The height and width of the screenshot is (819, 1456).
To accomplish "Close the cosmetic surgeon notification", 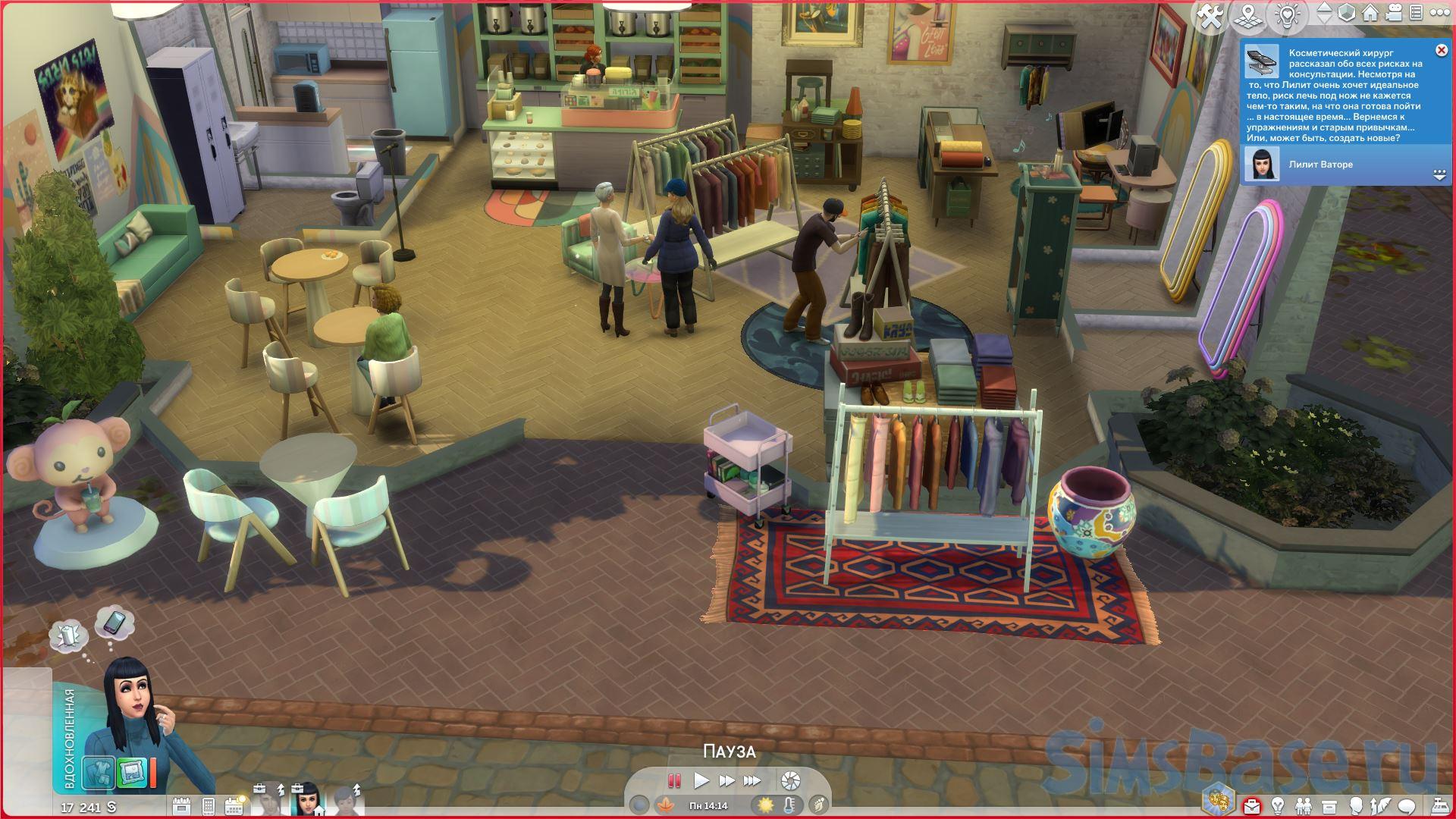I will click(x=1441, y=50).
